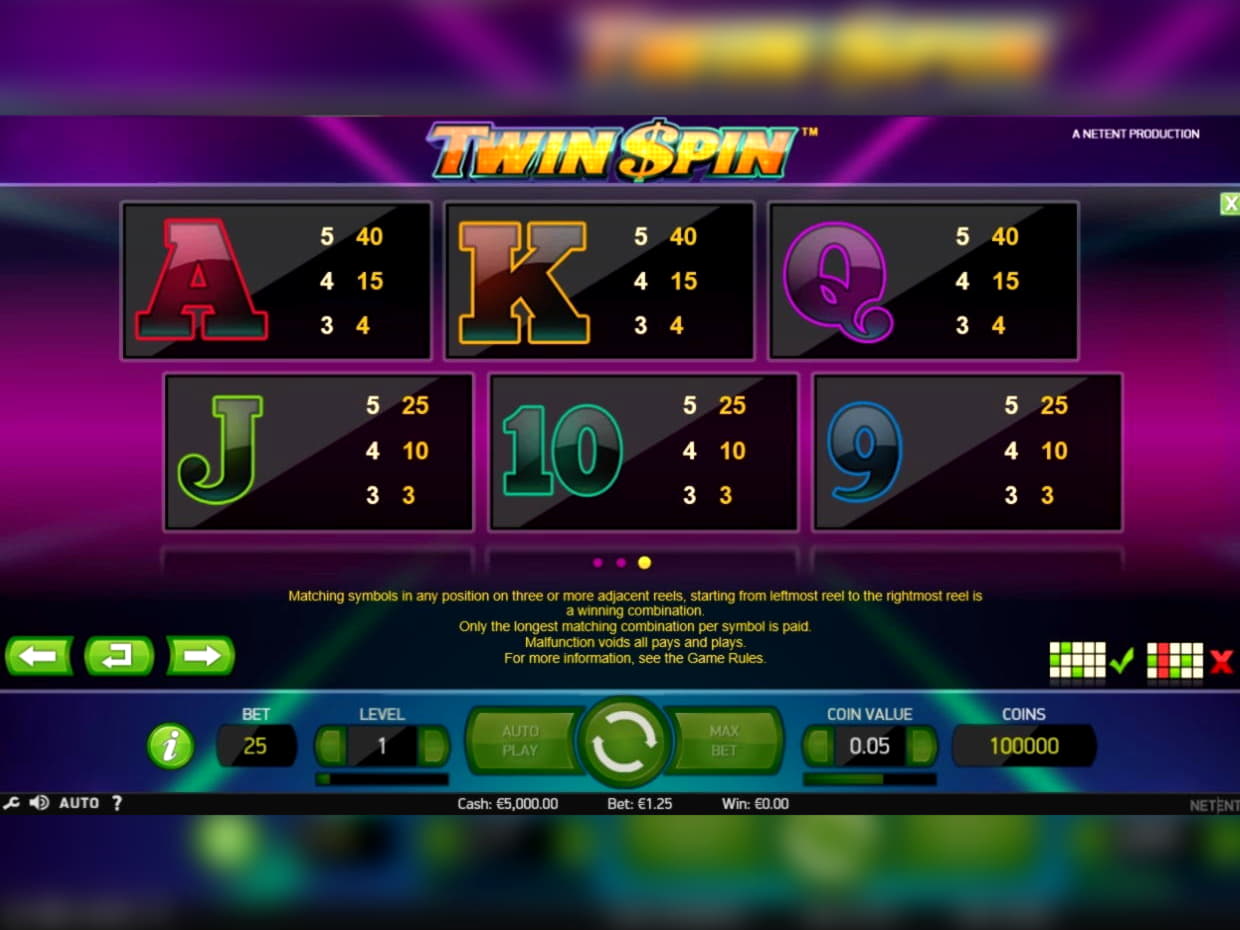
Task: Activate Max Bet
Action: point(724,741)
